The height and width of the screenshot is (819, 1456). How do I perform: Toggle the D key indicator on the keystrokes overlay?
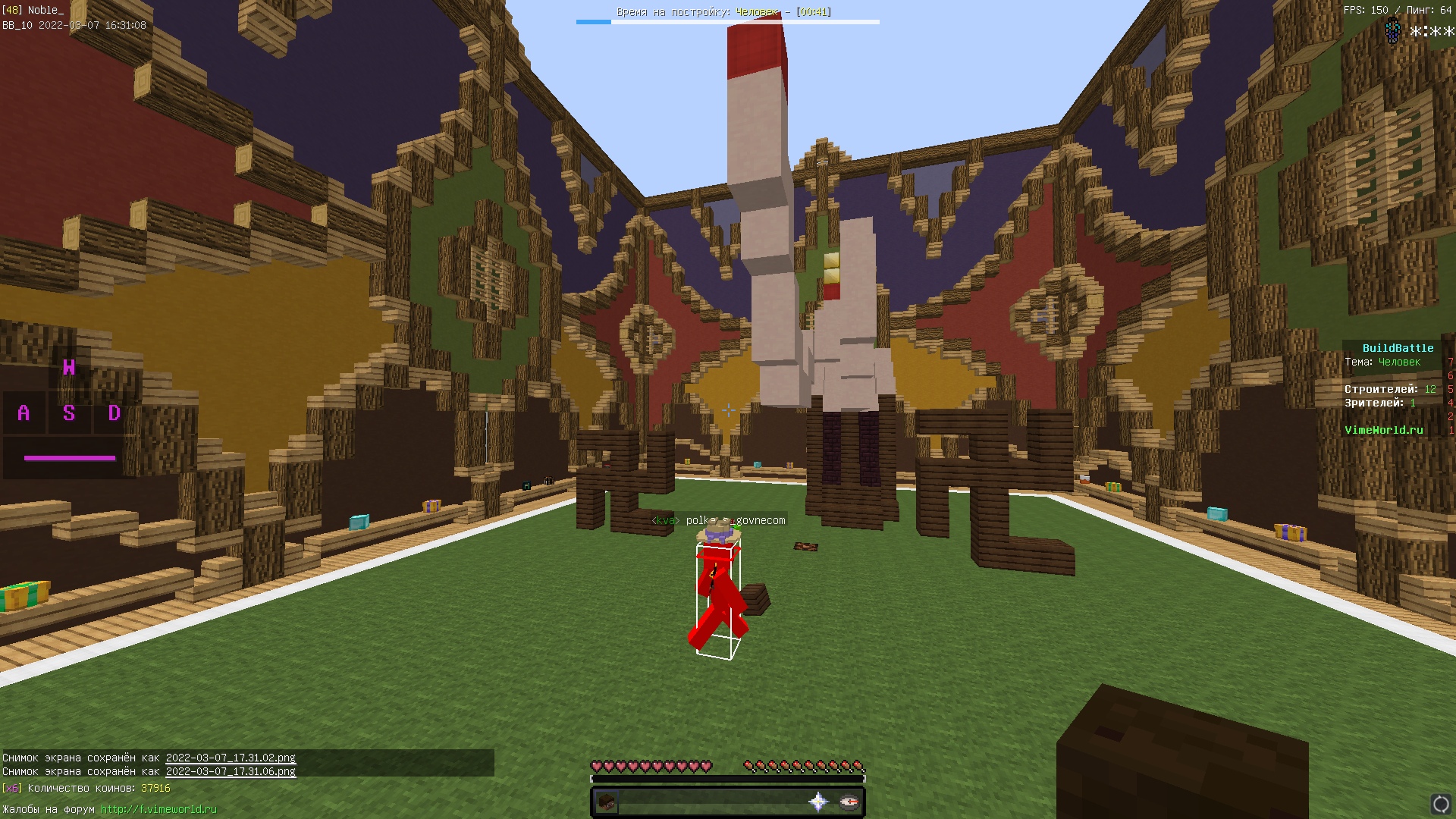(x=114, y=414)
